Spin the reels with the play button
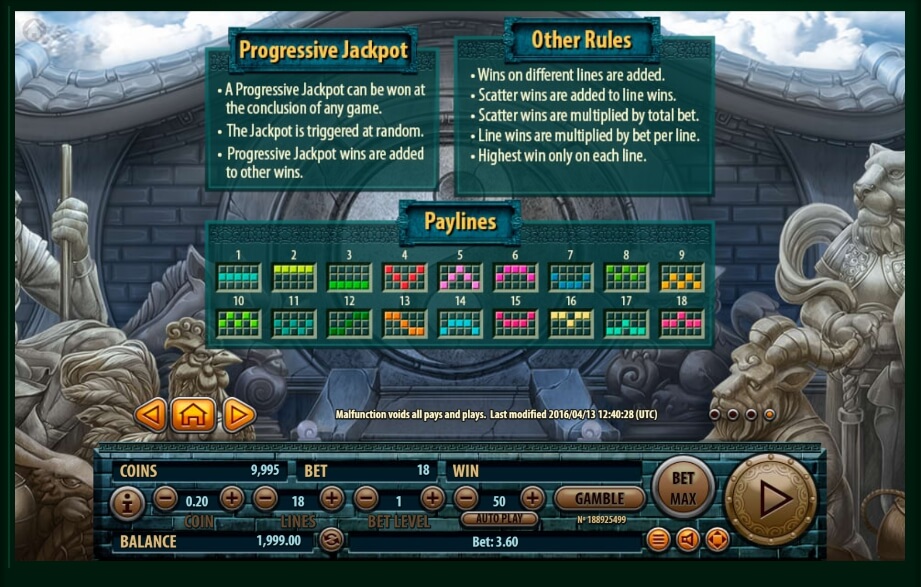This screenshot has height=587, width=921. [770, 498]
